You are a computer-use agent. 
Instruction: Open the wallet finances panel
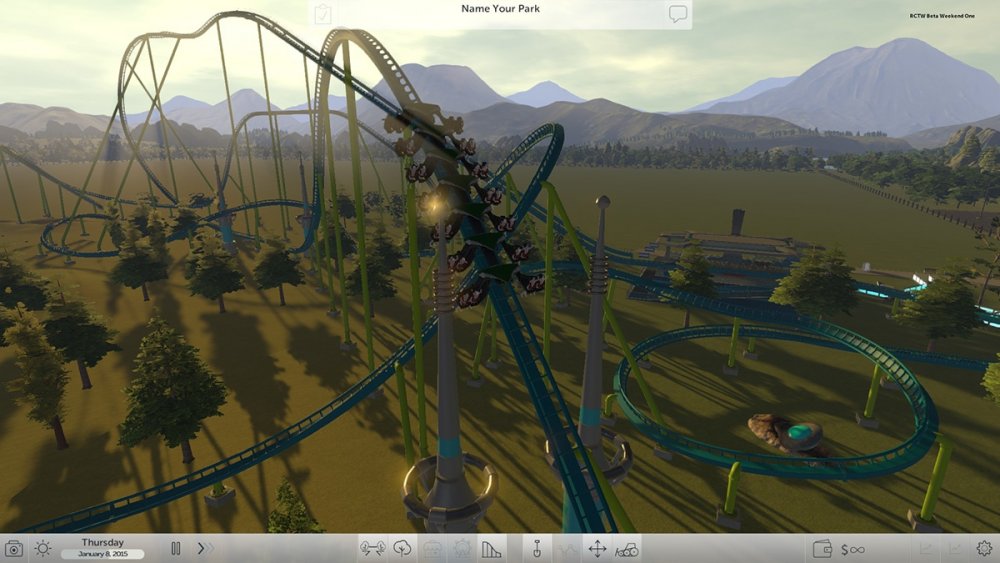point(823,548)
